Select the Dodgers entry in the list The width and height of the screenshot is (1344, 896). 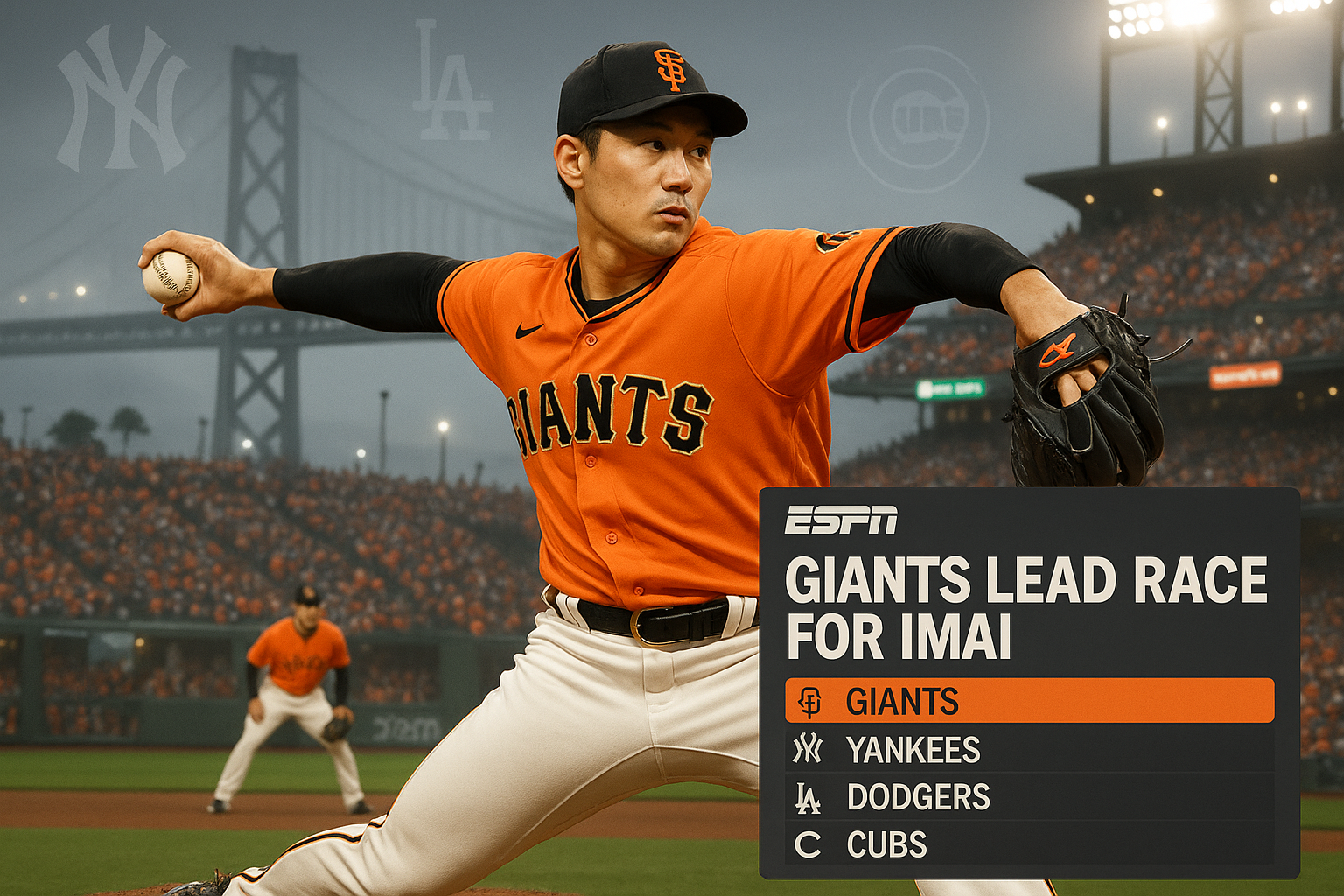tap(1029, 797)
